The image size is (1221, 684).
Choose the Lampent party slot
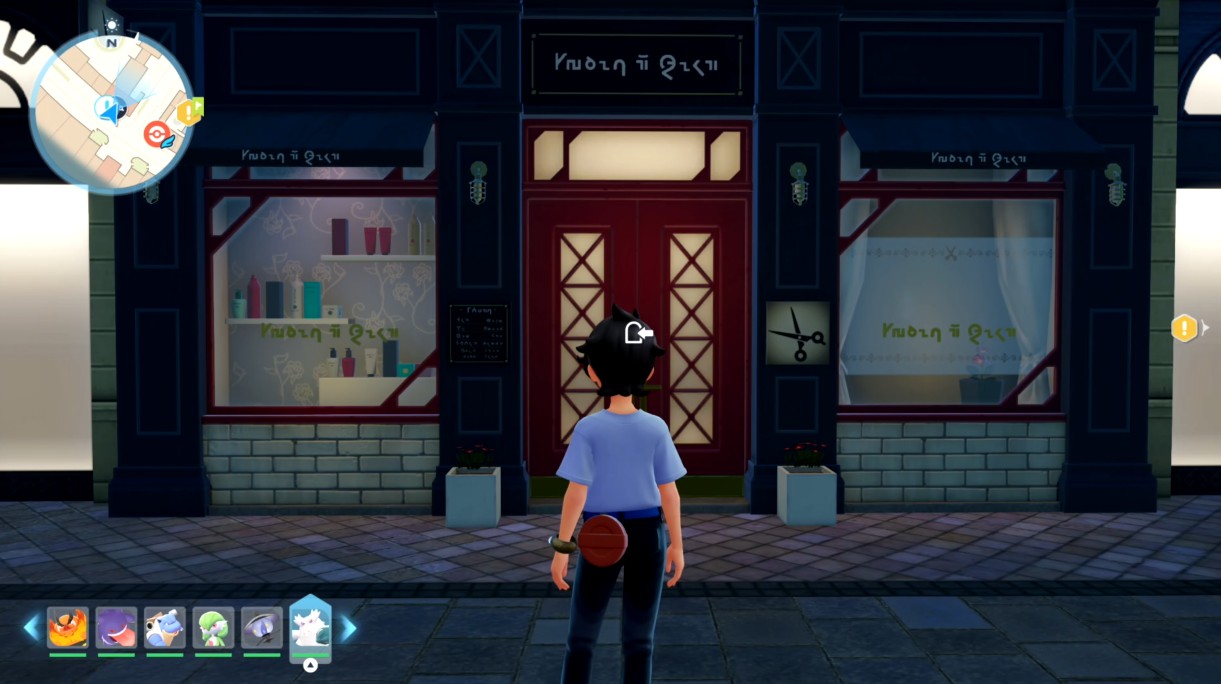click(261, 628)
